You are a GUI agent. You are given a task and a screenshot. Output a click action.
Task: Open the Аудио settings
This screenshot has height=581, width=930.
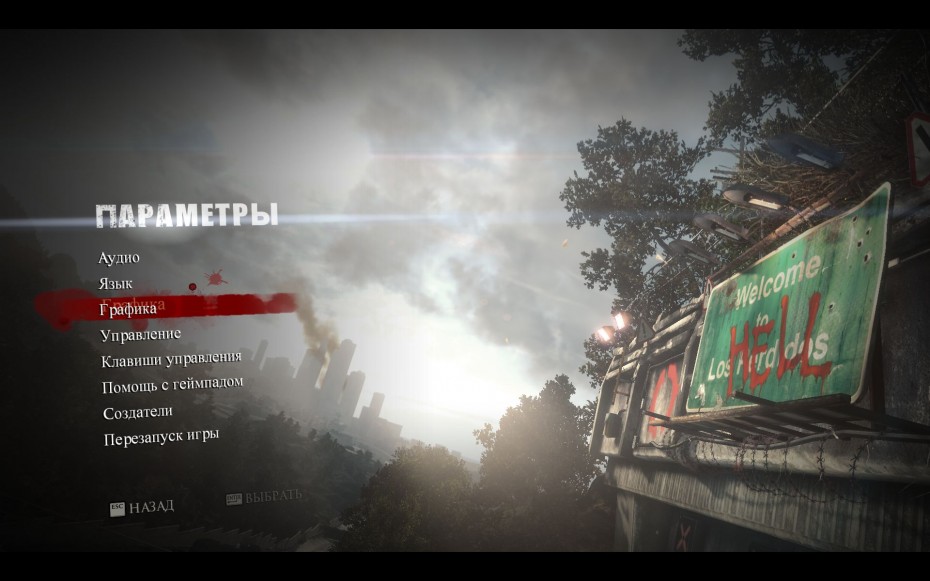(119, 258)
